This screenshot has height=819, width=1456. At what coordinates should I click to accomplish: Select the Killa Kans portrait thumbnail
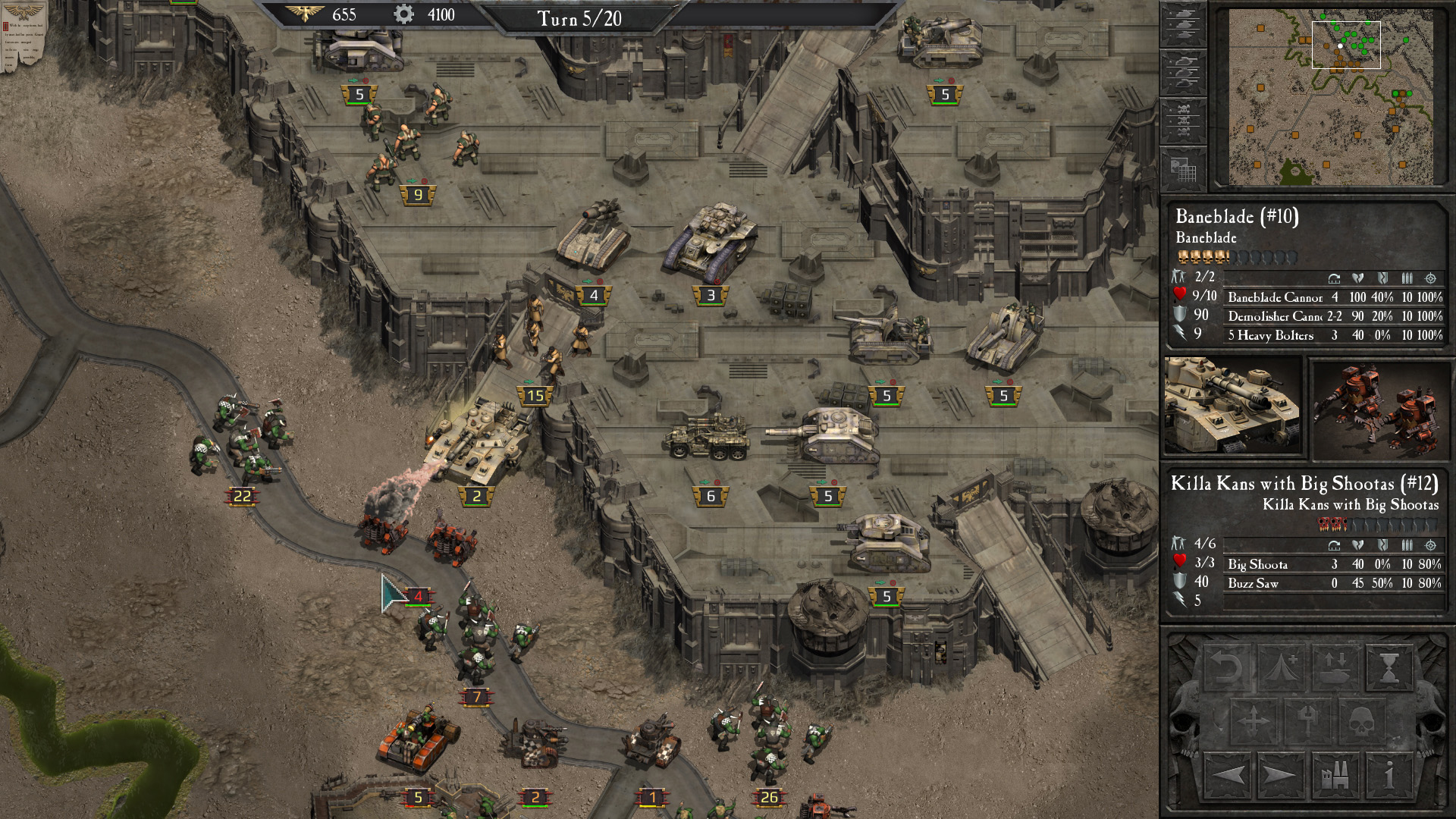coord(1380,409)
